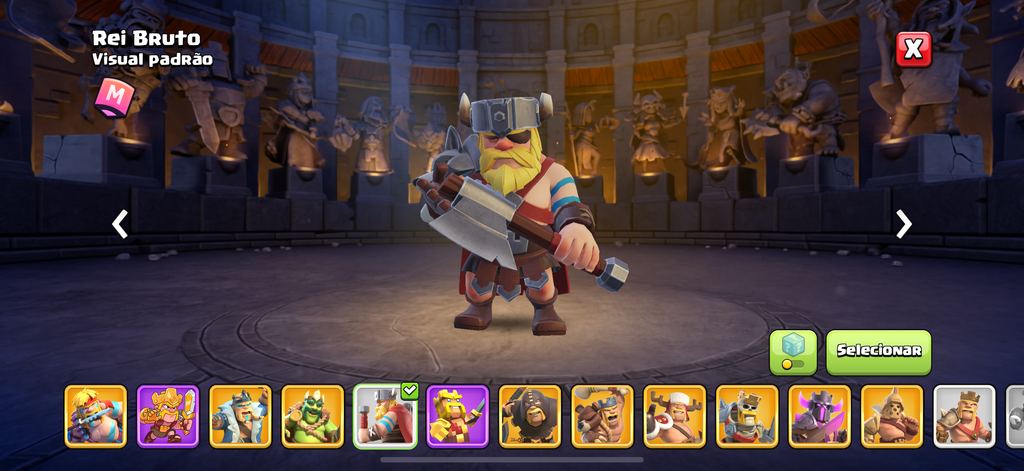Show the next hero with right arrow
The height and width of the screenshot is (471, 1024).
tap(904, 224)
